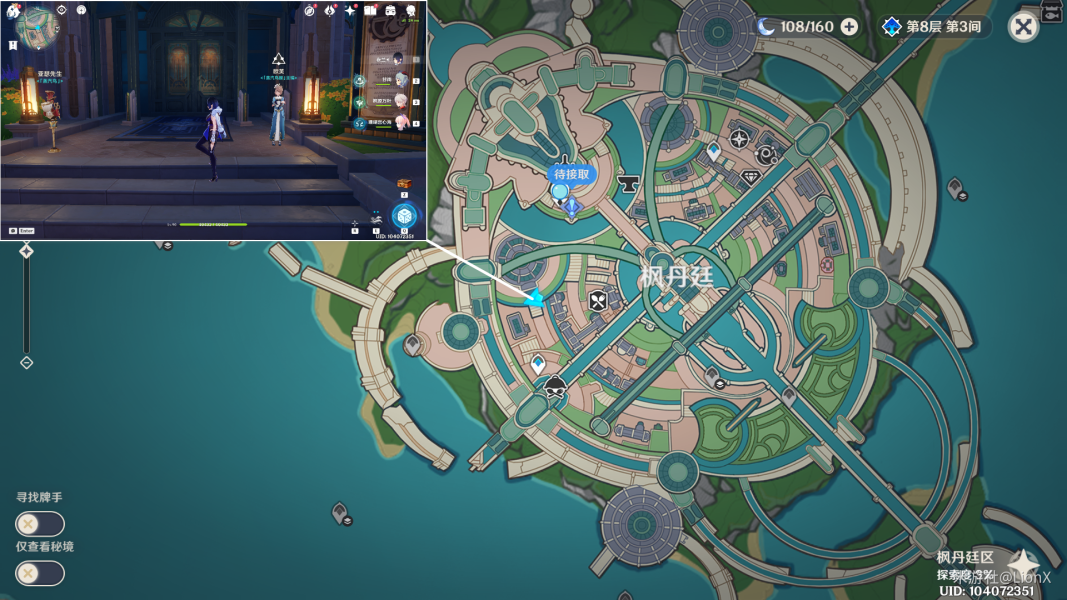Toggle the 仅查看秘境 switch

pyautogui.click(x=40, y=573)
